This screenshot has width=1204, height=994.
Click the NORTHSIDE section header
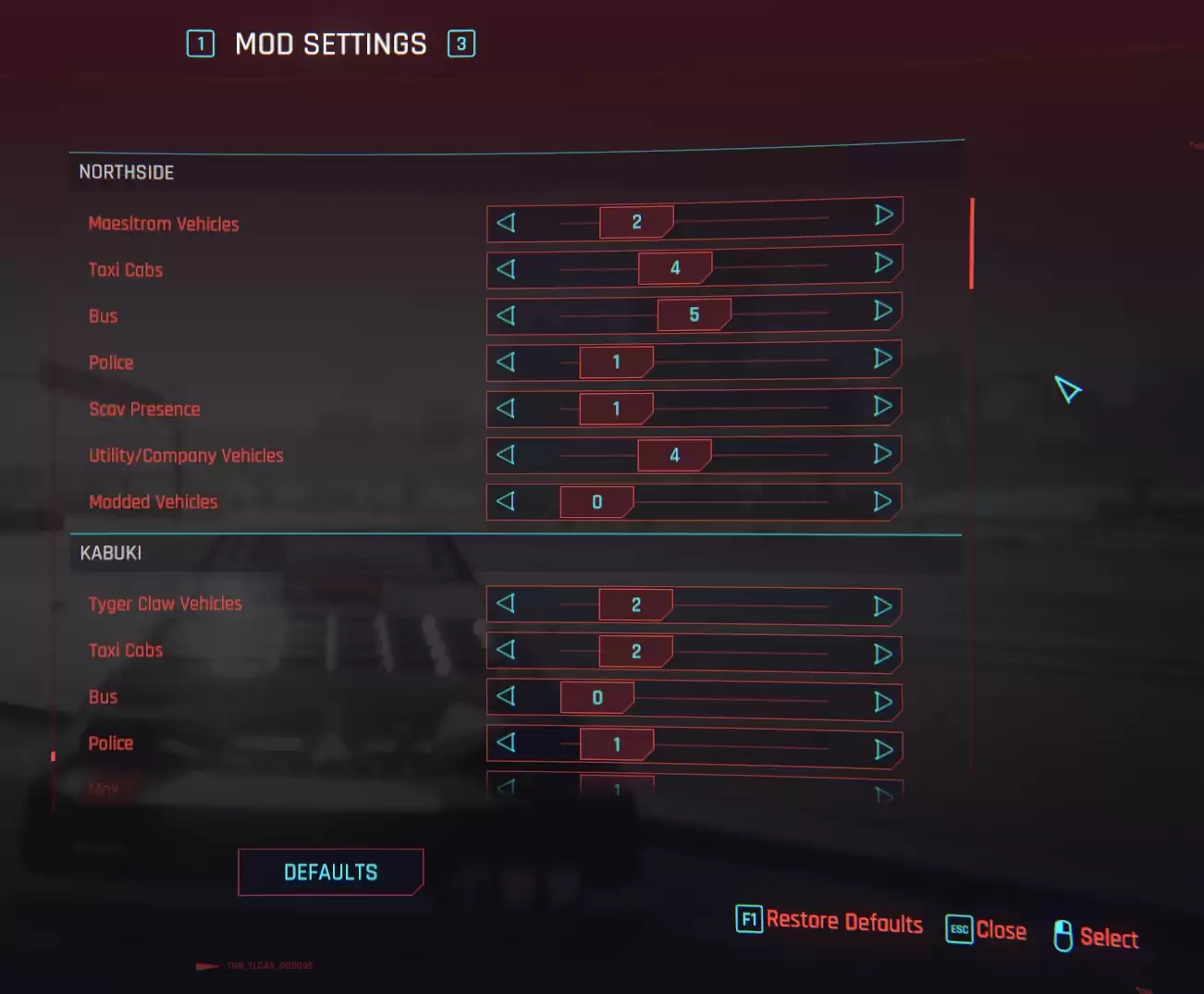127,172
